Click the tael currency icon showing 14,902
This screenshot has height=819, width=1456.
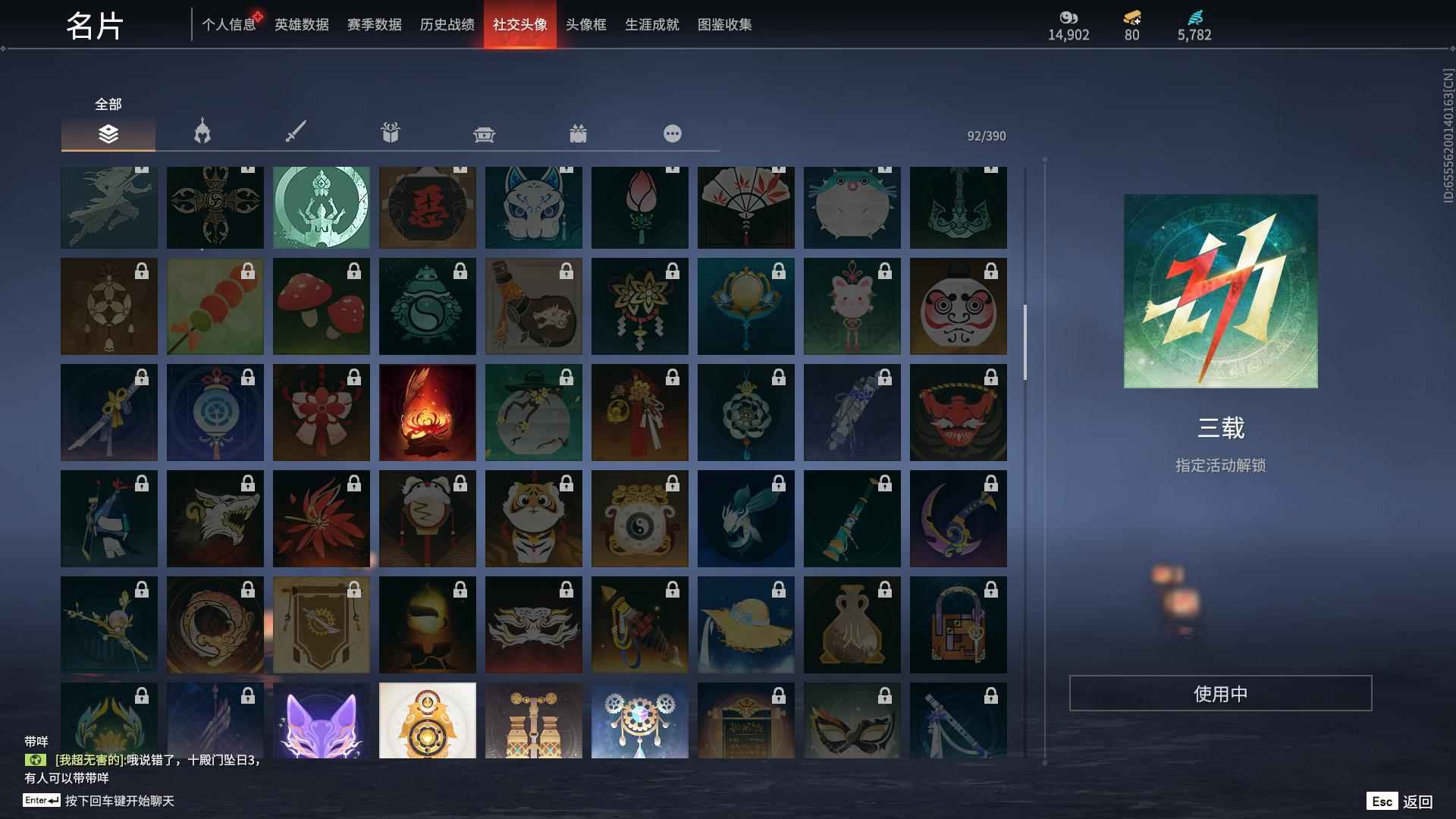tap(1069, 17)
